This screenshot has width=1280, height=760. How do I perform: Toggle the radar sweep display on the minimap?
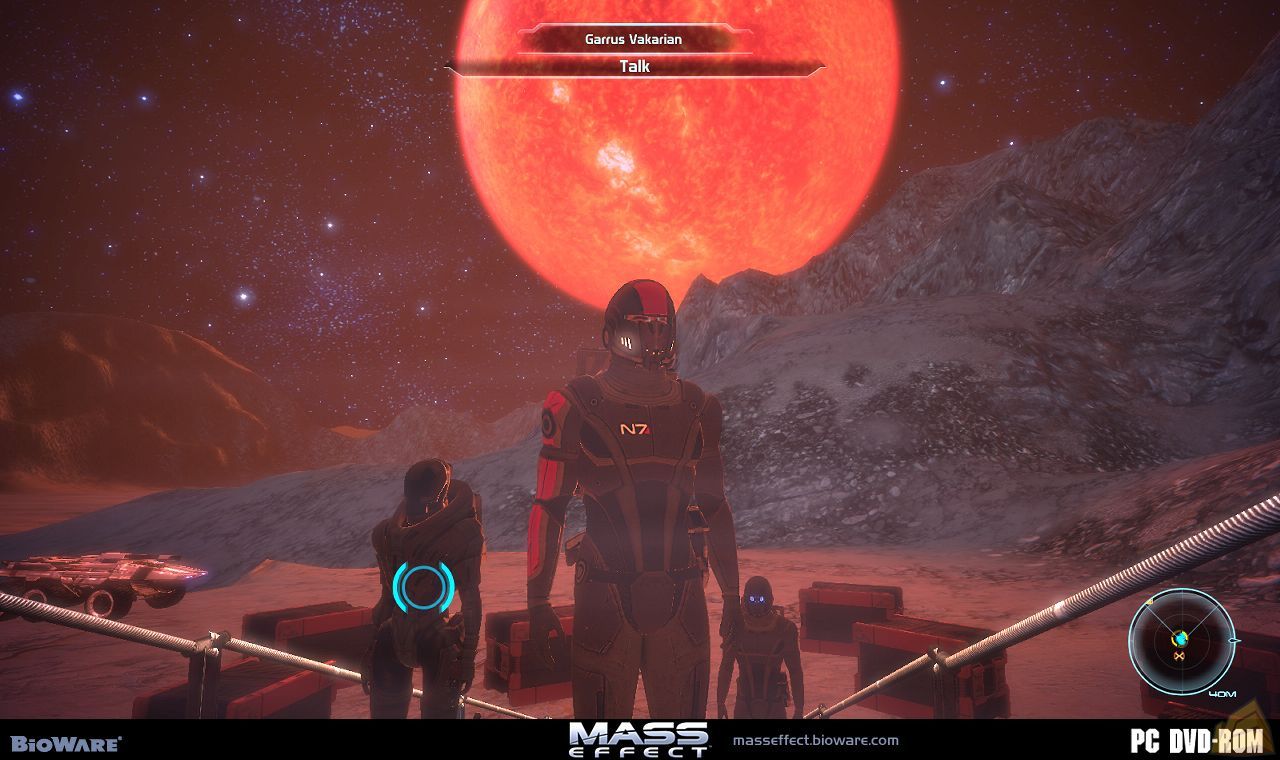click(1183, 640)
